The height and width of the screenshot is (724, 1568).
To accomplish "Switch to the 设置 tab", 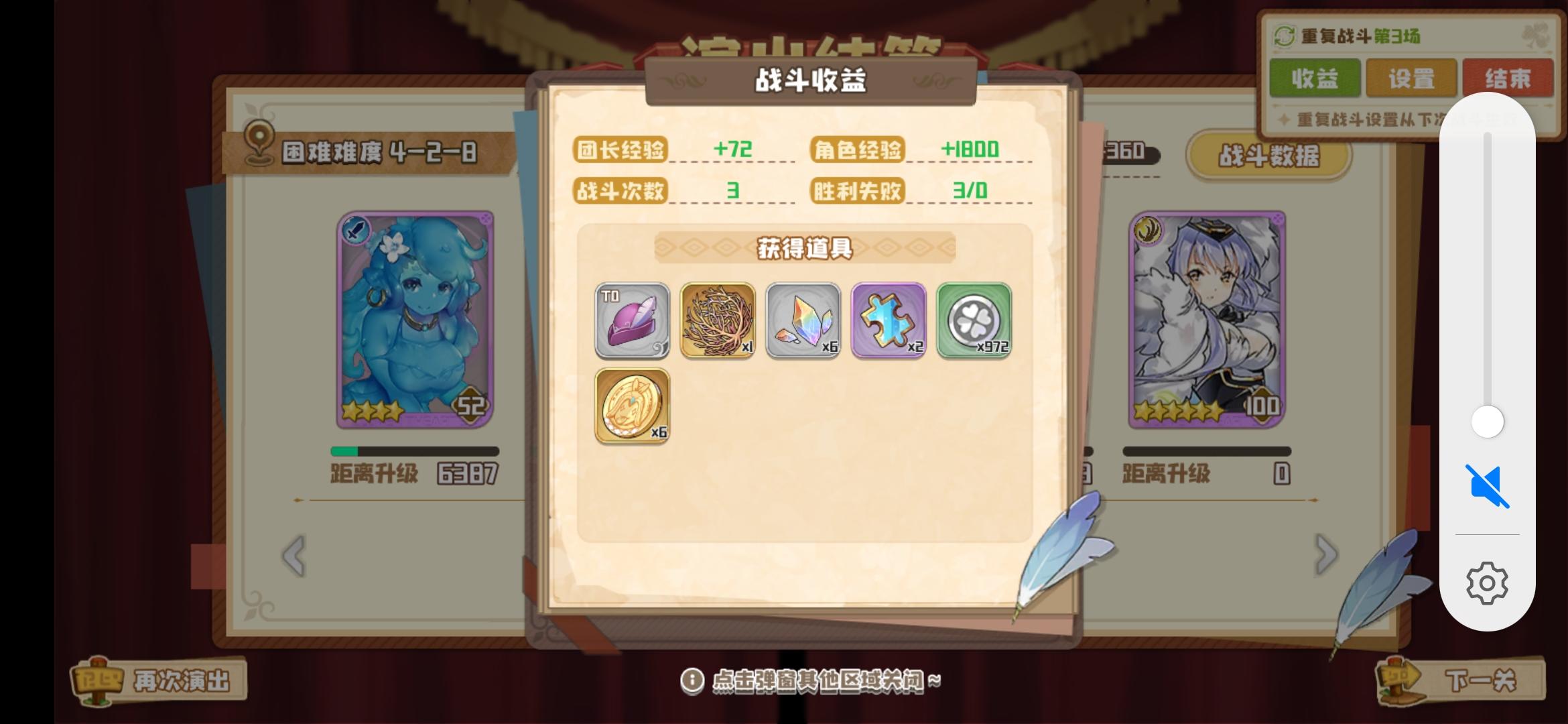I will click(x=1412, y=78).
